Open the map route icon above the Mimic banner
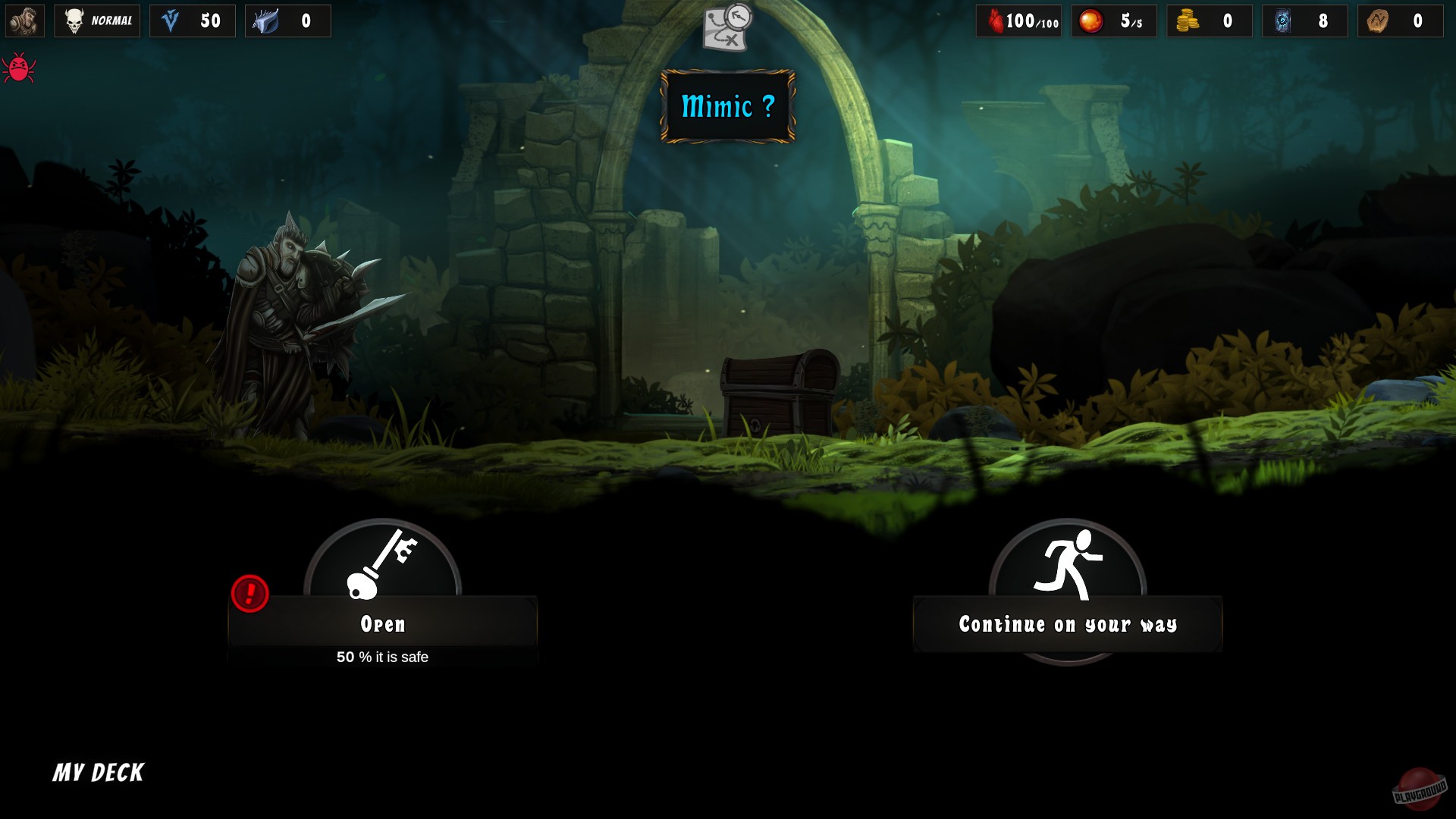This screenshot has width=1456, height=819. pos(725,25)
